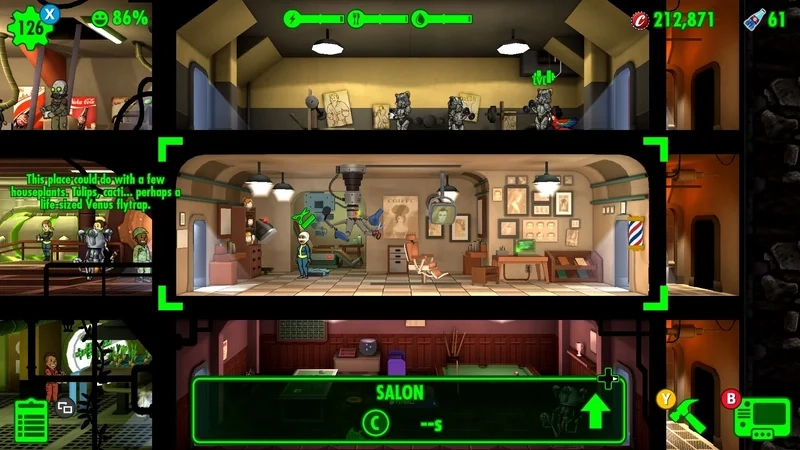
Task: Open the objectives clipboard
Action: pyautogui.click(x=31, y=418)
